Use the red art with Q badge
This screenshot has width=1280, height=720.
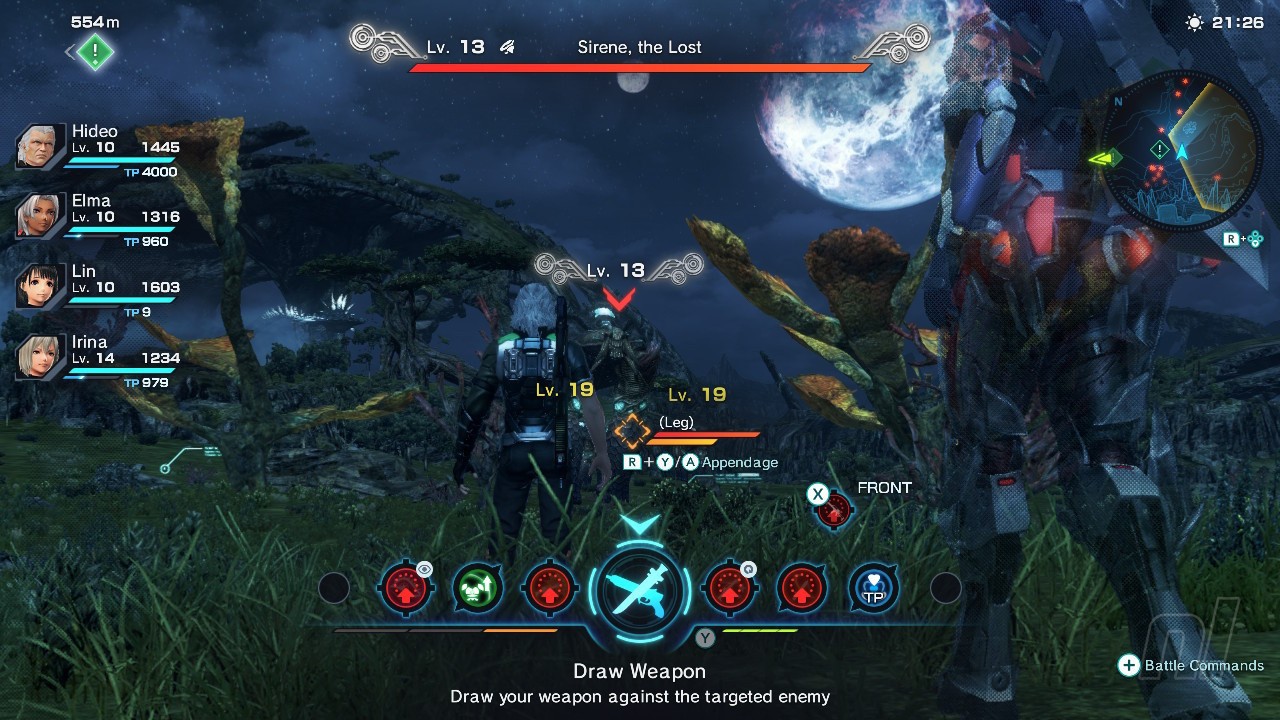point(729,588)
